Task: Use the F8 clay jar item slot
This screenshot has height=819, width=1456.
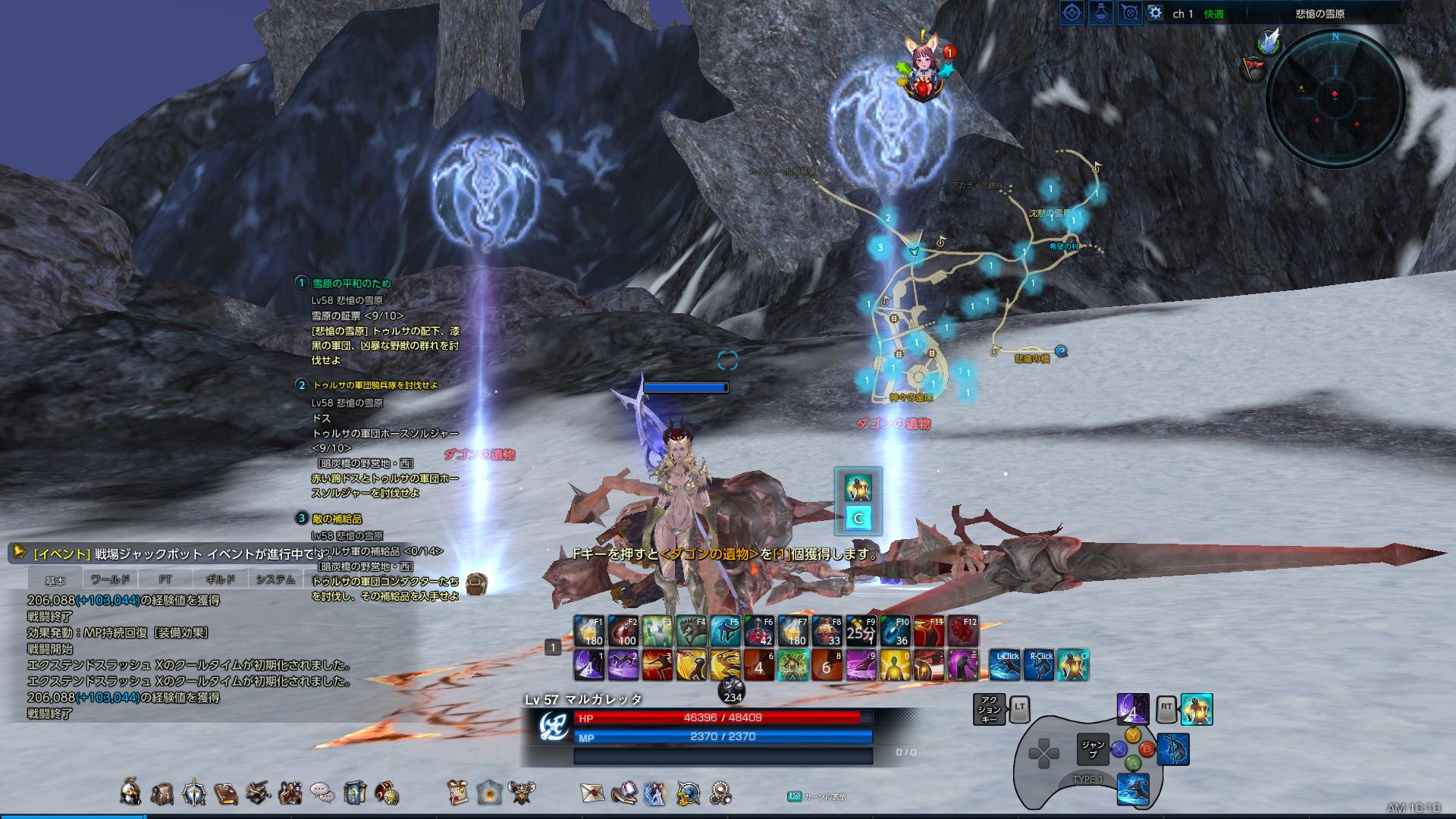Action: (x=827, y=631)
